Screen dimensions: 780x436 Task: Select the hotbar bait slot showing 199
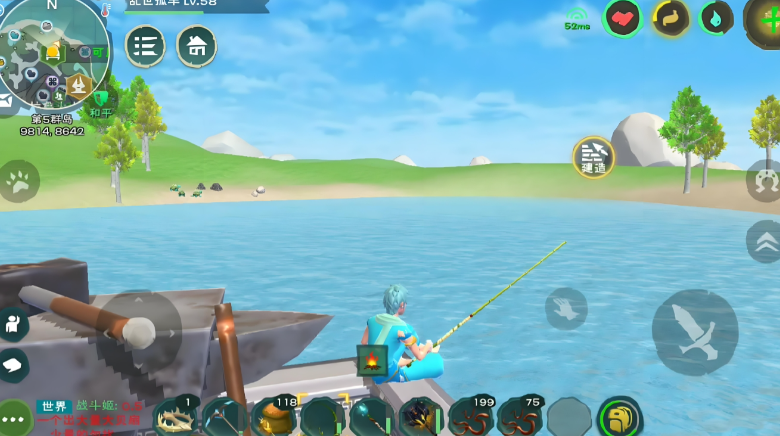(470, 417)
